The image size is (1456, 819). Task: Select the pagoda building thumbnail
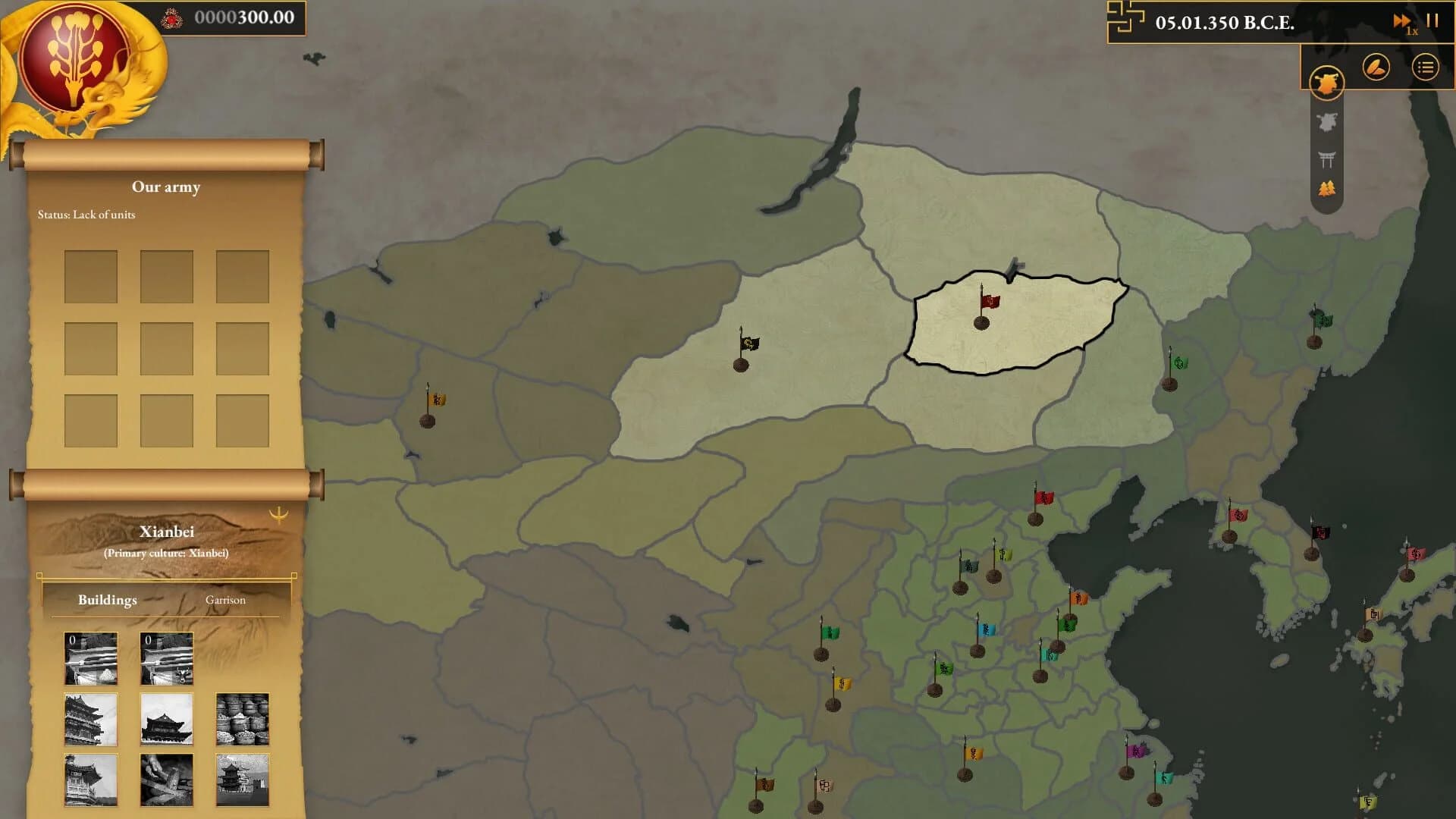click(242, 781)
